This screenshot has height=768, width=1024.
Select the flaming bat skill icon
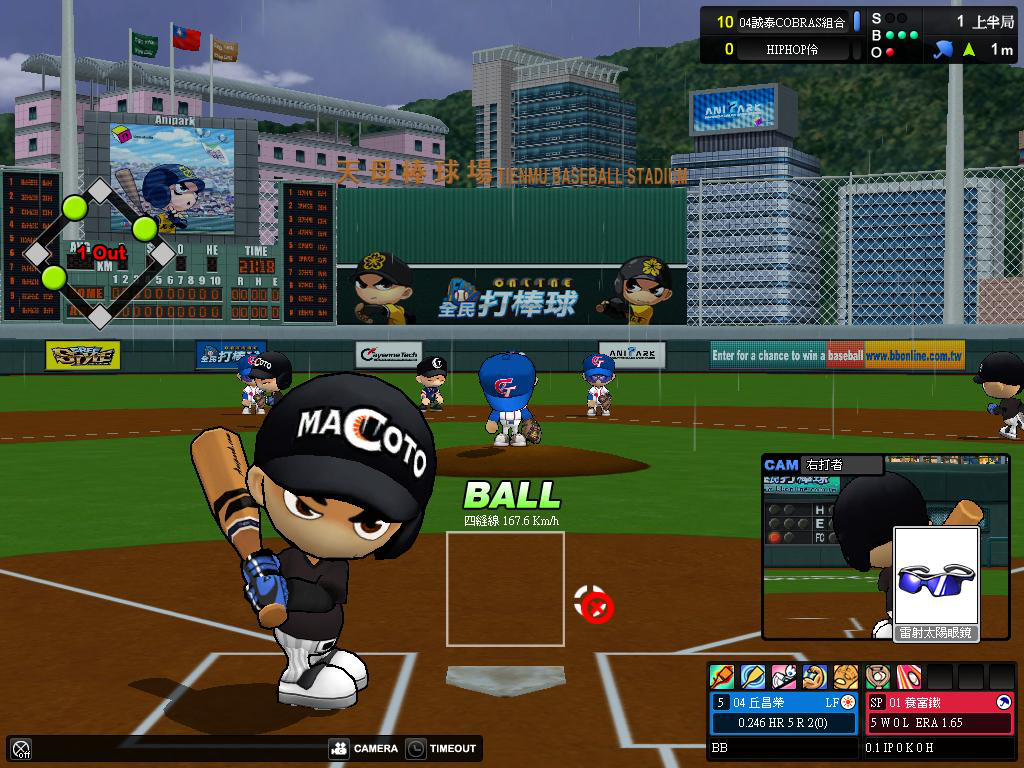722,677
